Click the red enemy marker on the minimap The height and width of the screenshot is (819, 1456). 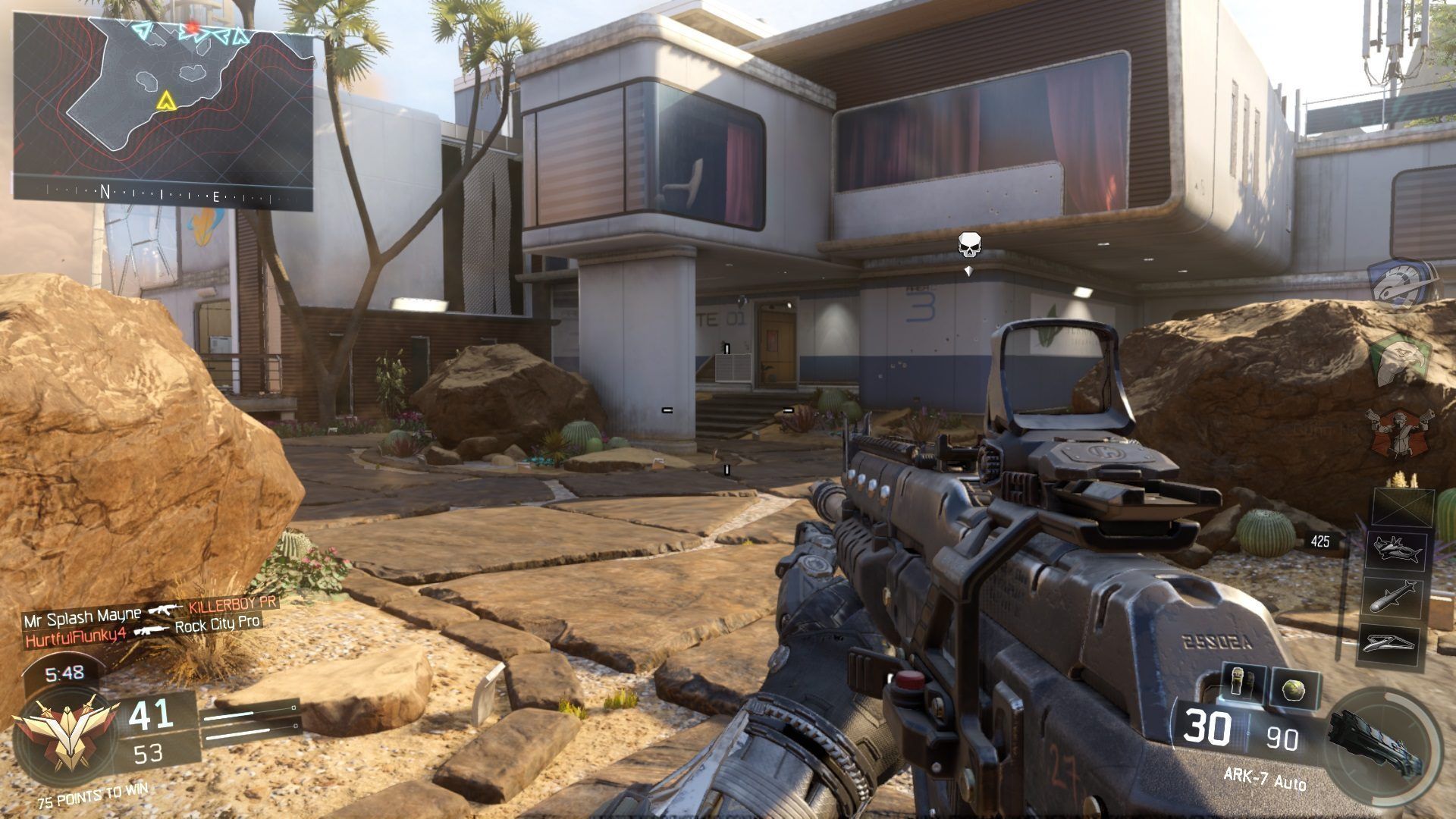(191, 29)
